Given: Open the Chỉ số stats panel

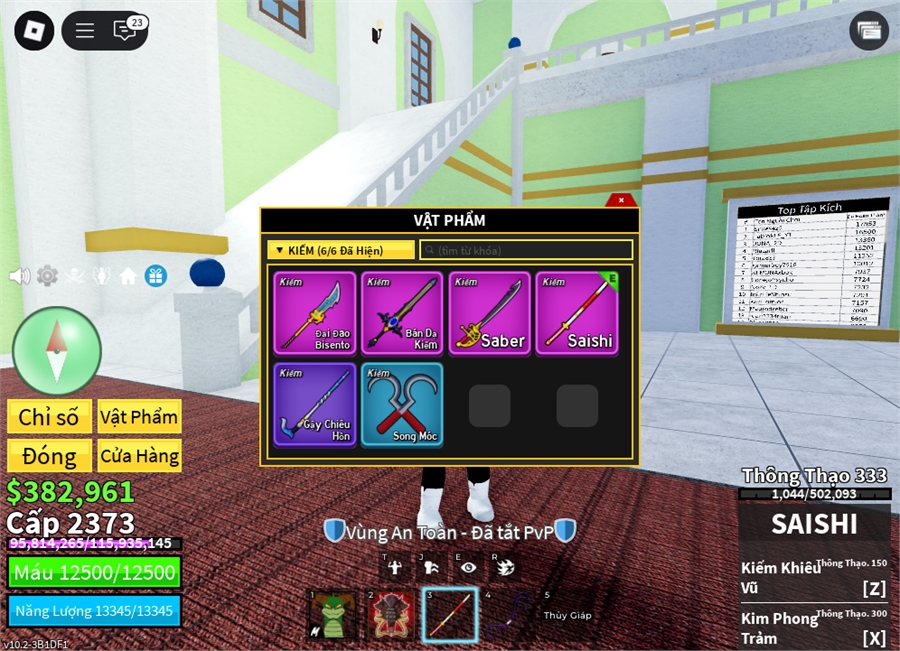Looking at the screenshot, I should click(49, 417).
